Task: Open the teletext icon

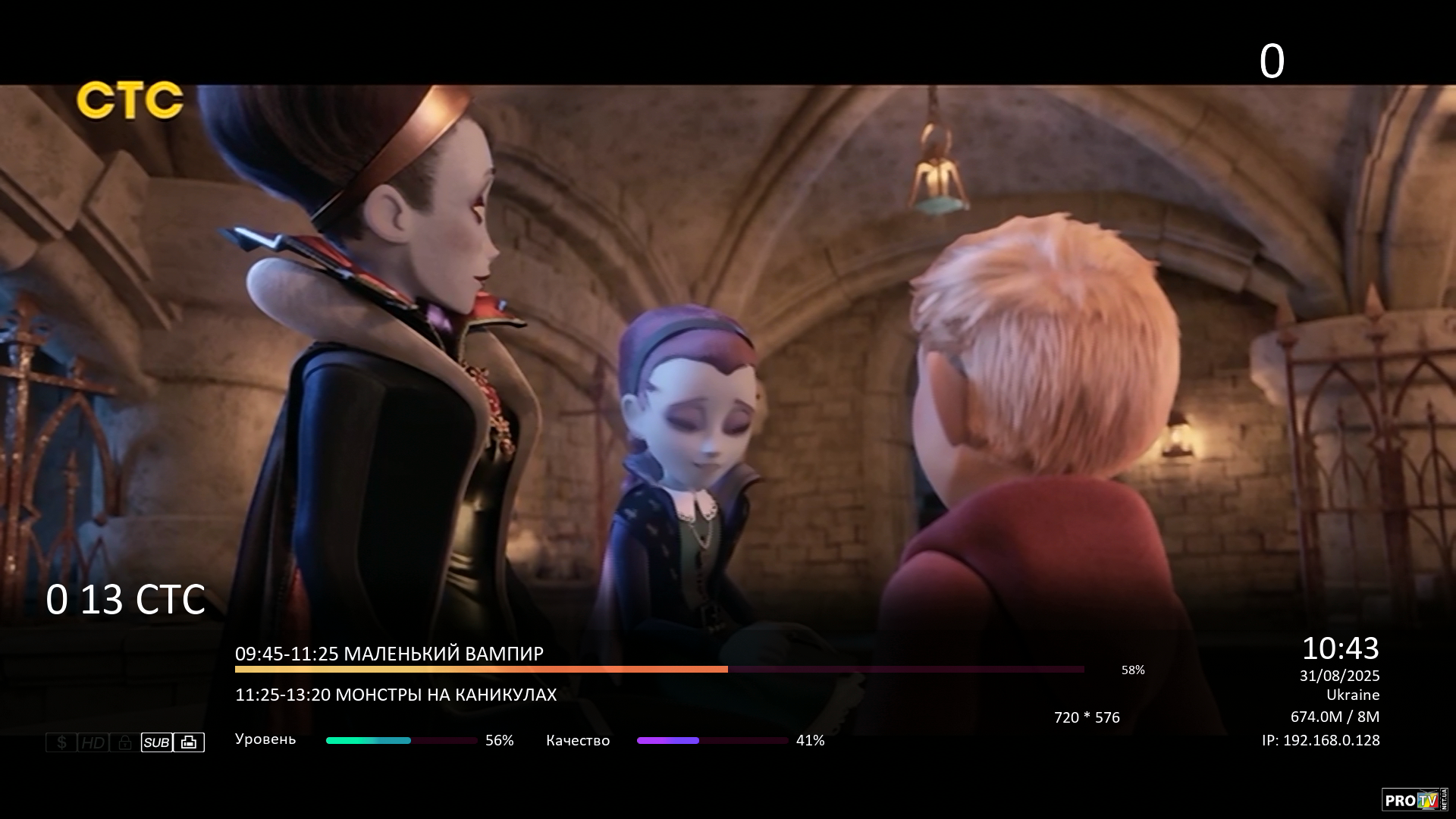Action: coord(189,742)
